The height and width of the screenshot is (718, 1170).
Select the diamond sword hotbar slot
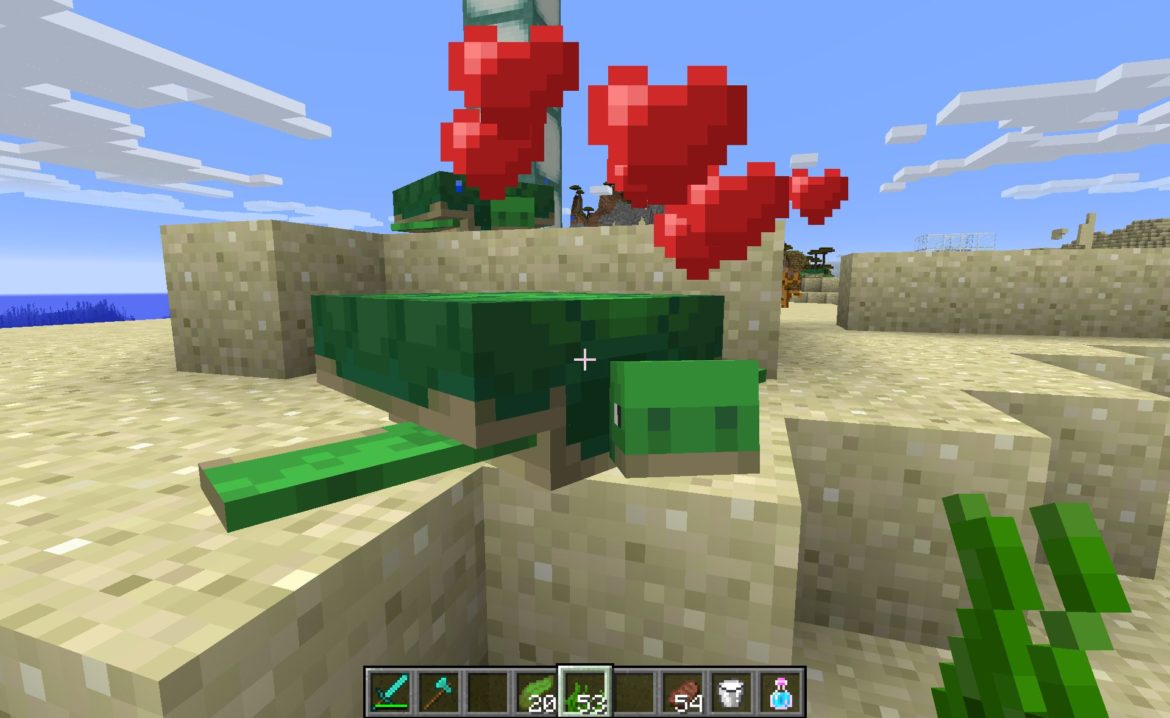coord(388,690)
